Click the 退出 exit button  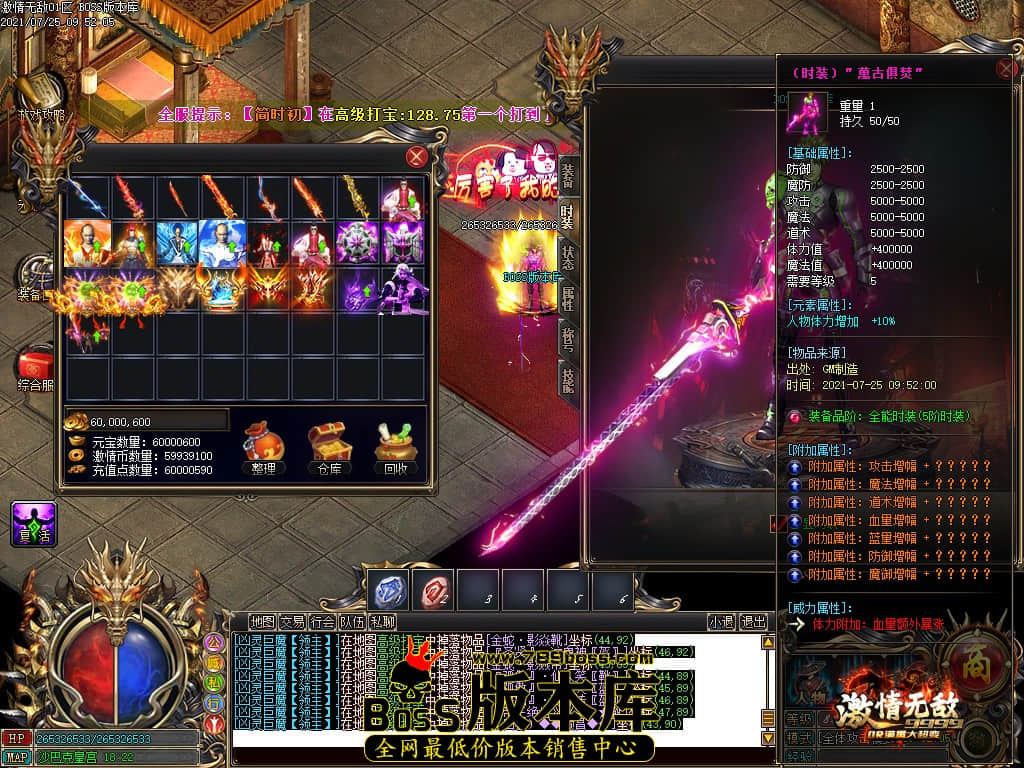[754, 622]
